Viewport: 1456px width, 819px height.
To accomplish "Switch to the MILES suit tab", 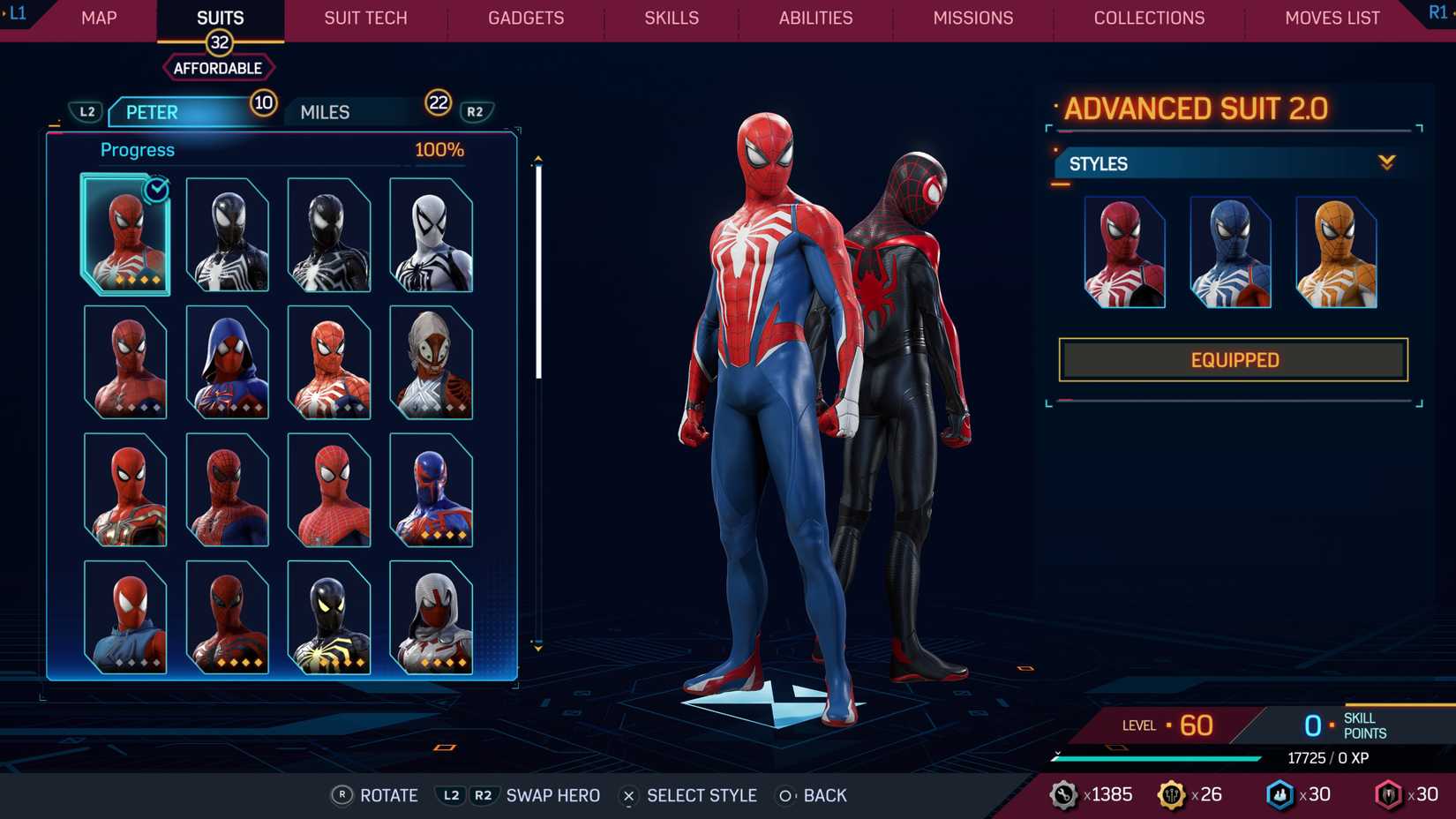I will point(324,111).
